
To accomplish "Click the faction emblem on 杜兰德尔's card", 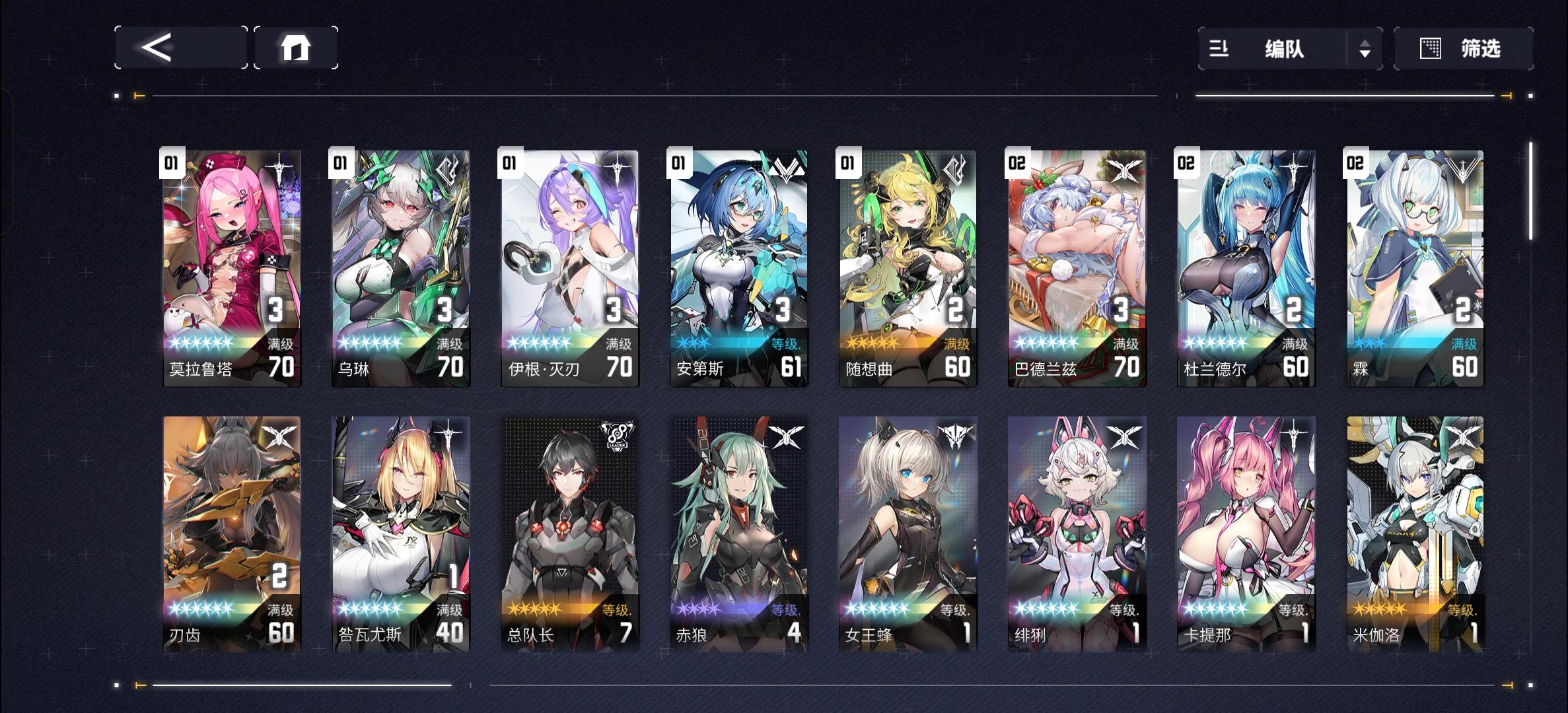I will click(1293, 165).
